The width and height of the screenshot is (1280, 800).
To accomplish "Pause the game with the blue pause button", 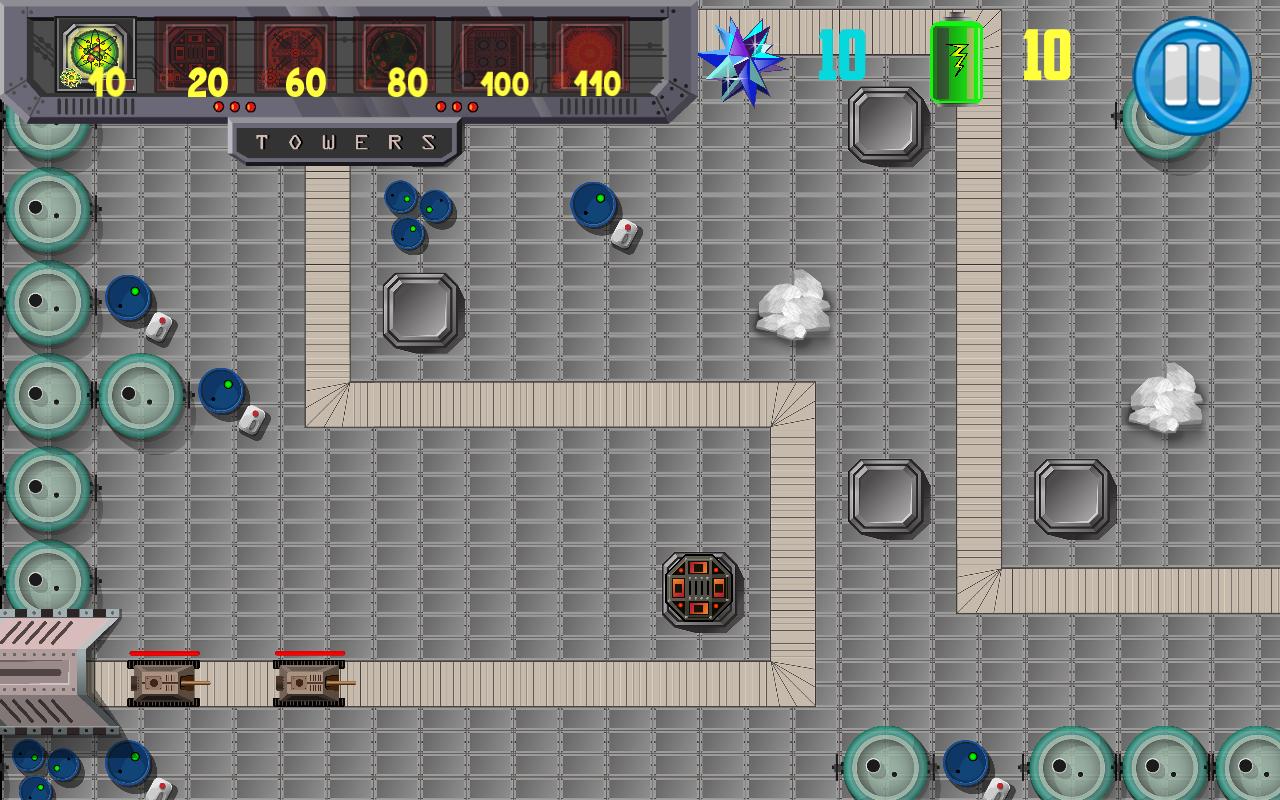I will [1192, 69].
